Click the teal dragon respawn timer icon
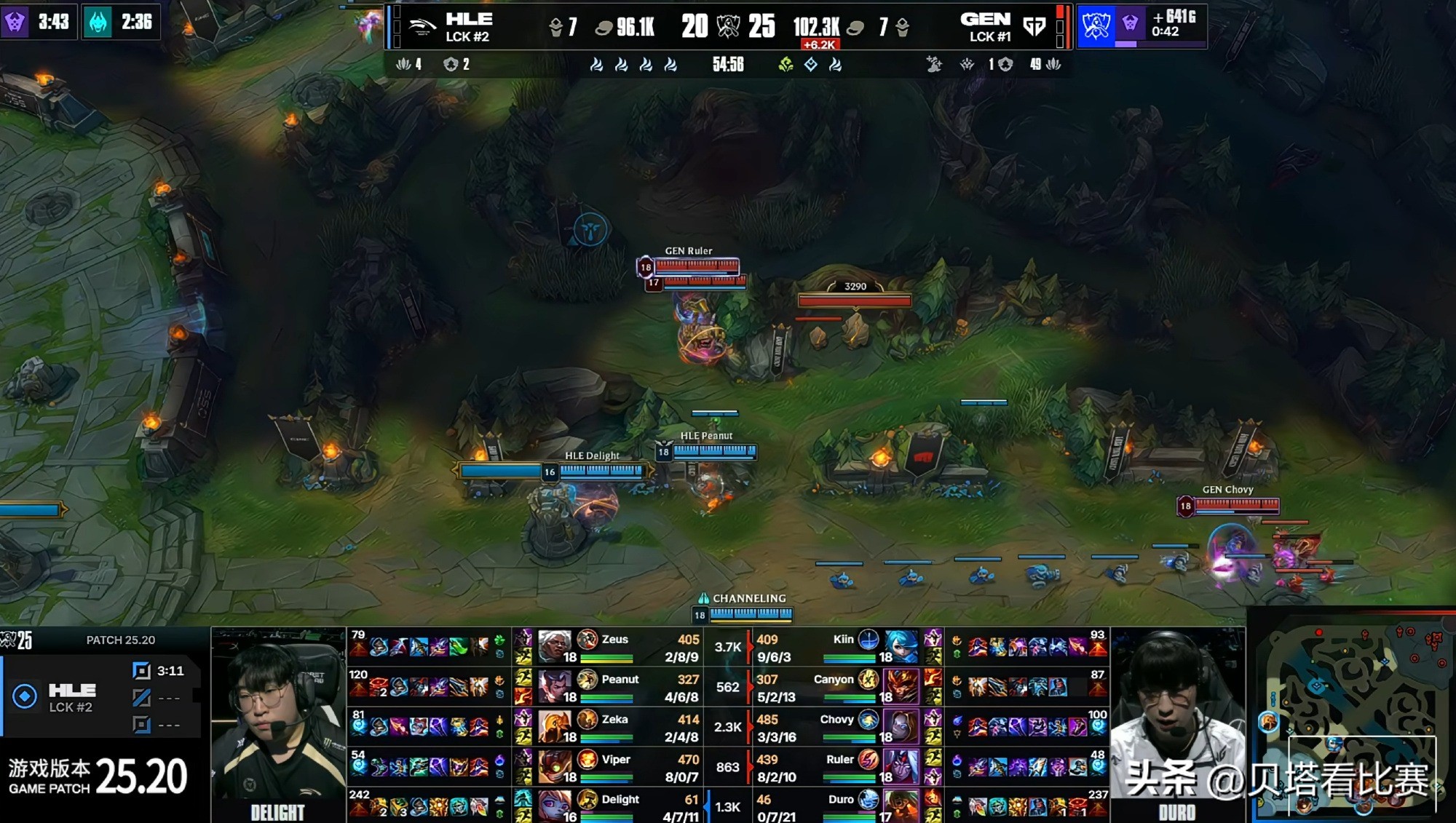1456x823 pixels. 98,22
